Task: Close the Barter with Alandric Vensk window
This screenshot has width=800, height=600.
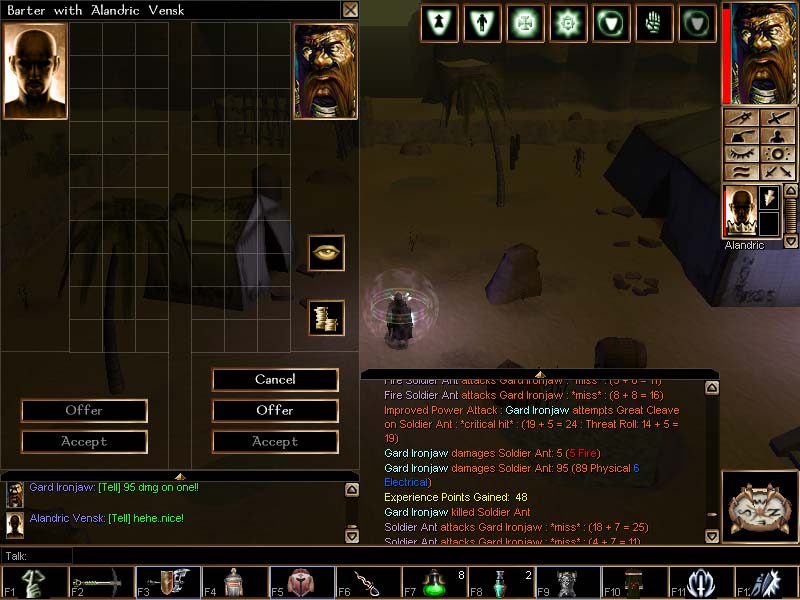Action: 350,10
